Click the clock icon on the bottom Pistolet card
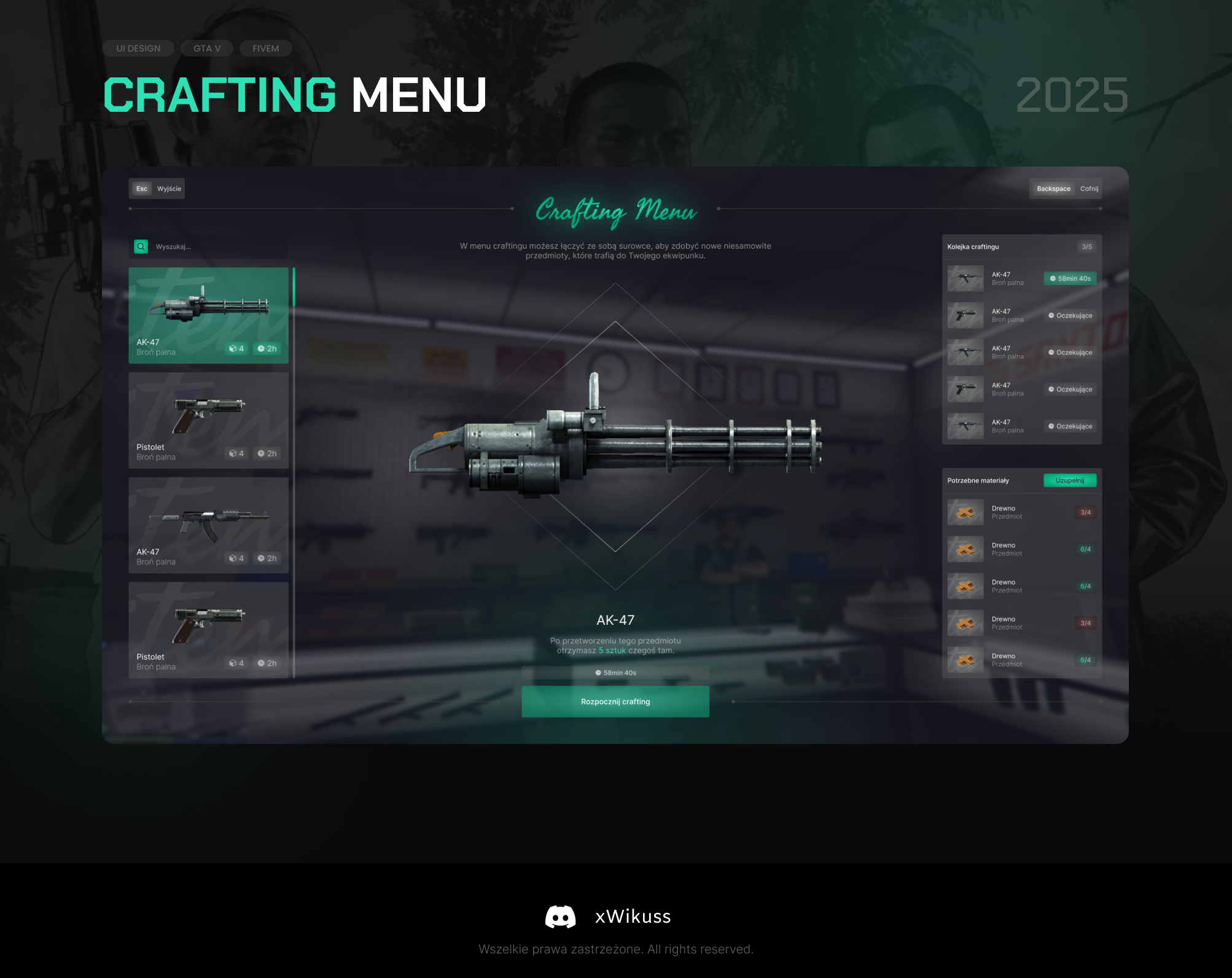1232x978 pixels. (x=262, y=663)
